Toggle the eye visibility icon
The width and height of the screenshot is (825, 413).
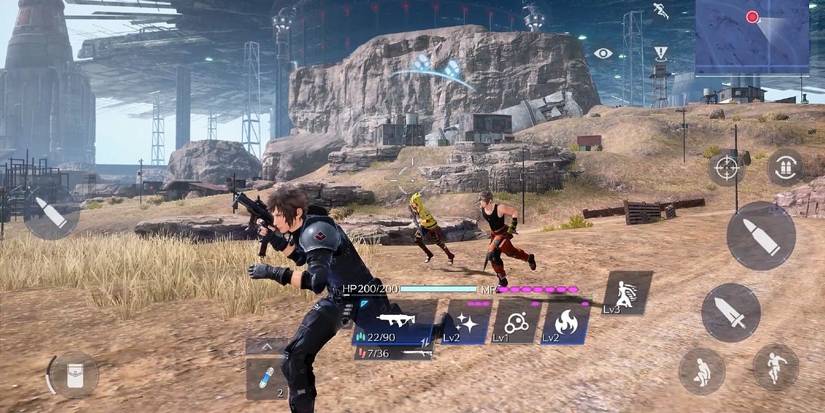coord(603,53)
